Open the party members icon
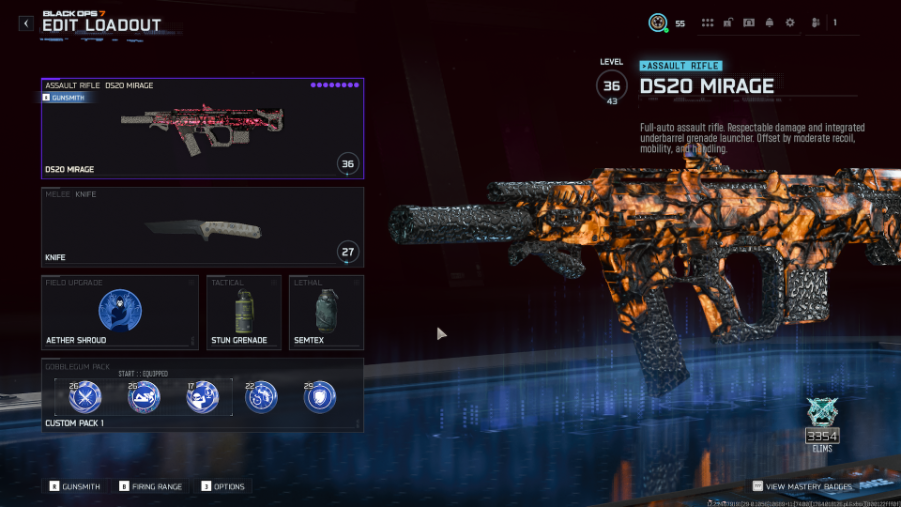 (x=817, y=23)
